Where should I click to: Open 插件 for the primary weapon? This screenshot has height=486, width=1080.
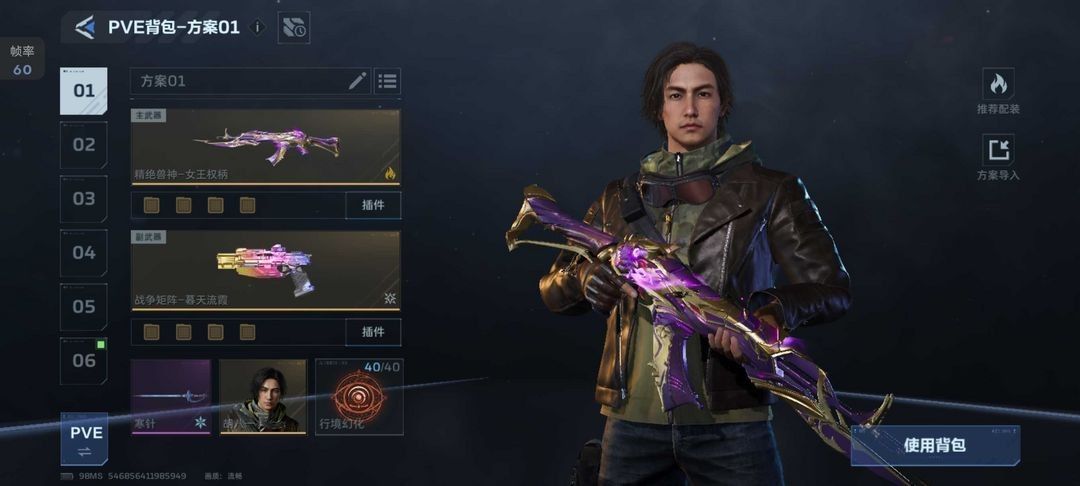373,205
